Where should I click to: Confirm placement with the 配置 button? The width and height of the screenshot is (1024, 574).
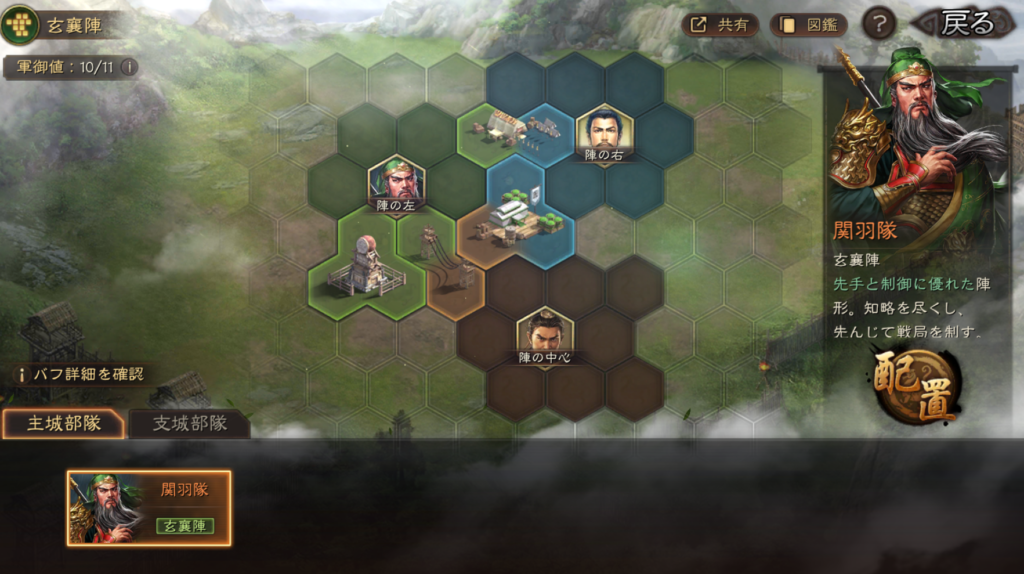(x=916, y=385)
